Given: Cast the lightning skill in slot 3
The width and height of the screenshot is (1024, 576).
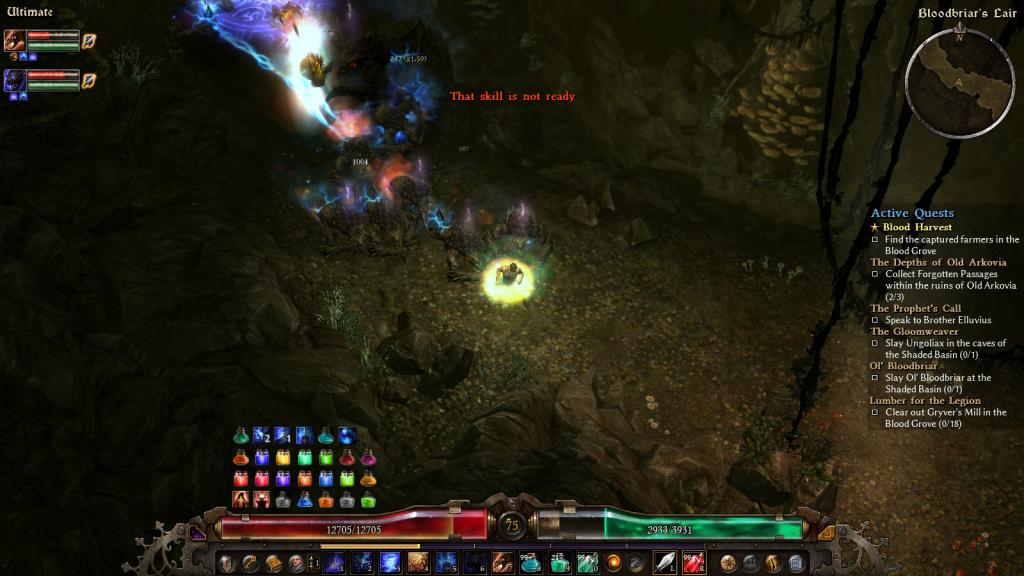Looking at the screenshot, I should tap(390, 562).
